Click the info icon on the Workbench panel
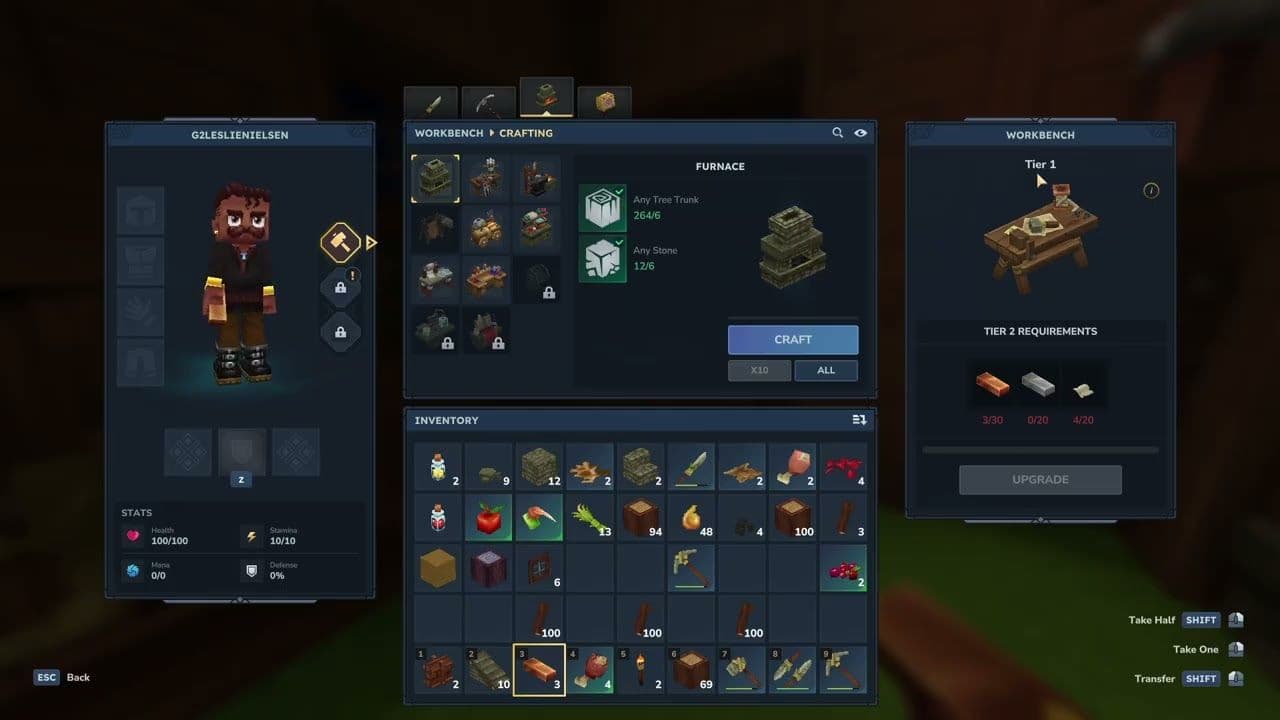 [x=1151, y=190]
